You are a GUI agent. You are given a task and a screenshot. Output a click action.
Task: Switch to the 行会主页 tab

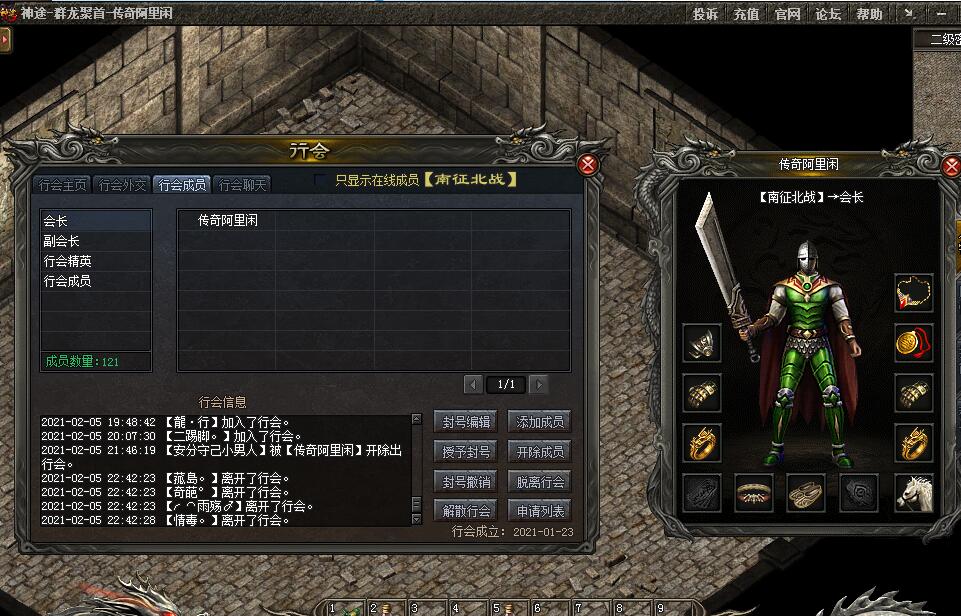pyautogui.click(x=63, y=185)
